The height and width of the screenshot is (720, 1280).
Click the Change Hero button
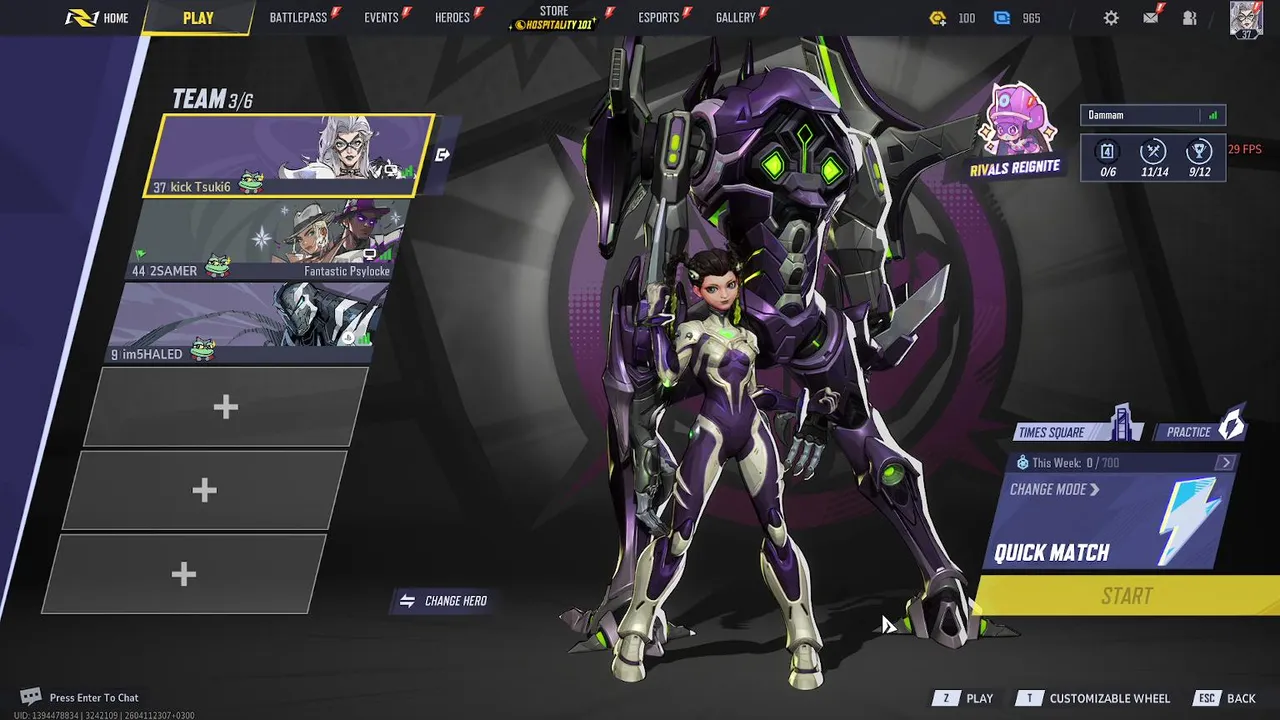[x=444, y=601]
